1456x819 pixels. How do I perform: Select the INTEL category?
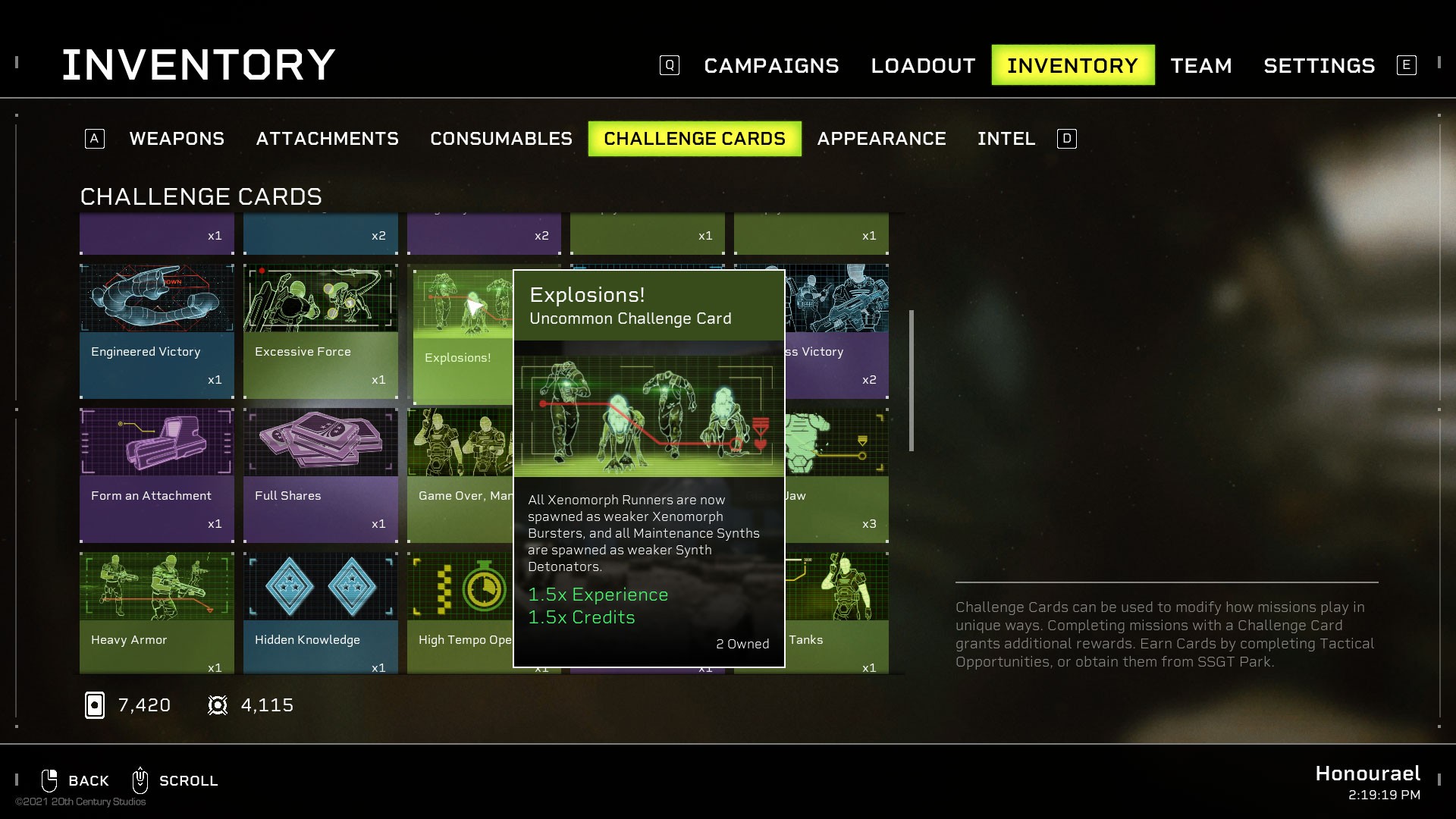[1006, 139]
